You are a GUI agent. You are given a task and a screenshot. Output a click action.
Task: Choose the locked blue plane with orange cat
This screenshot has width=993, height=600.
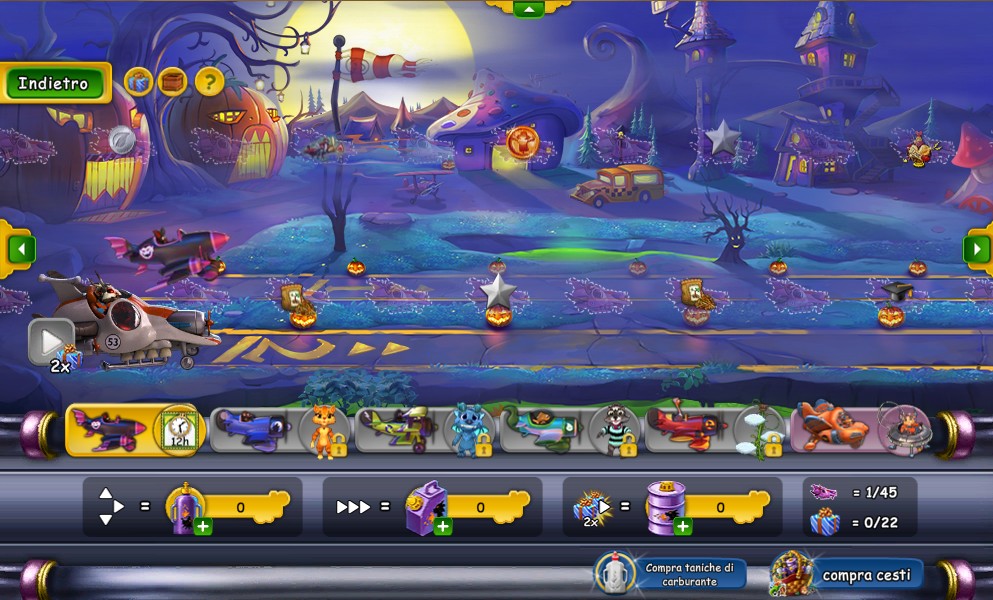click(x=281, y=430)
